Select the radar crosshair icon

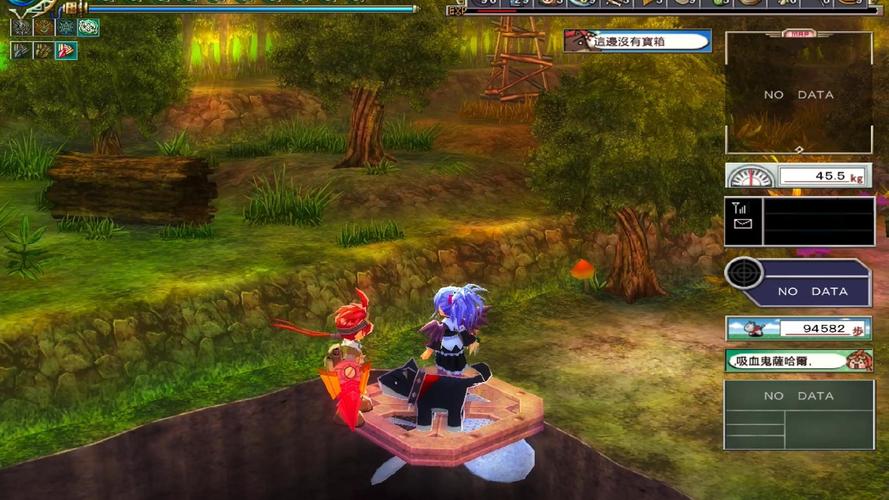pyautogui.click(x=743, y=273)
